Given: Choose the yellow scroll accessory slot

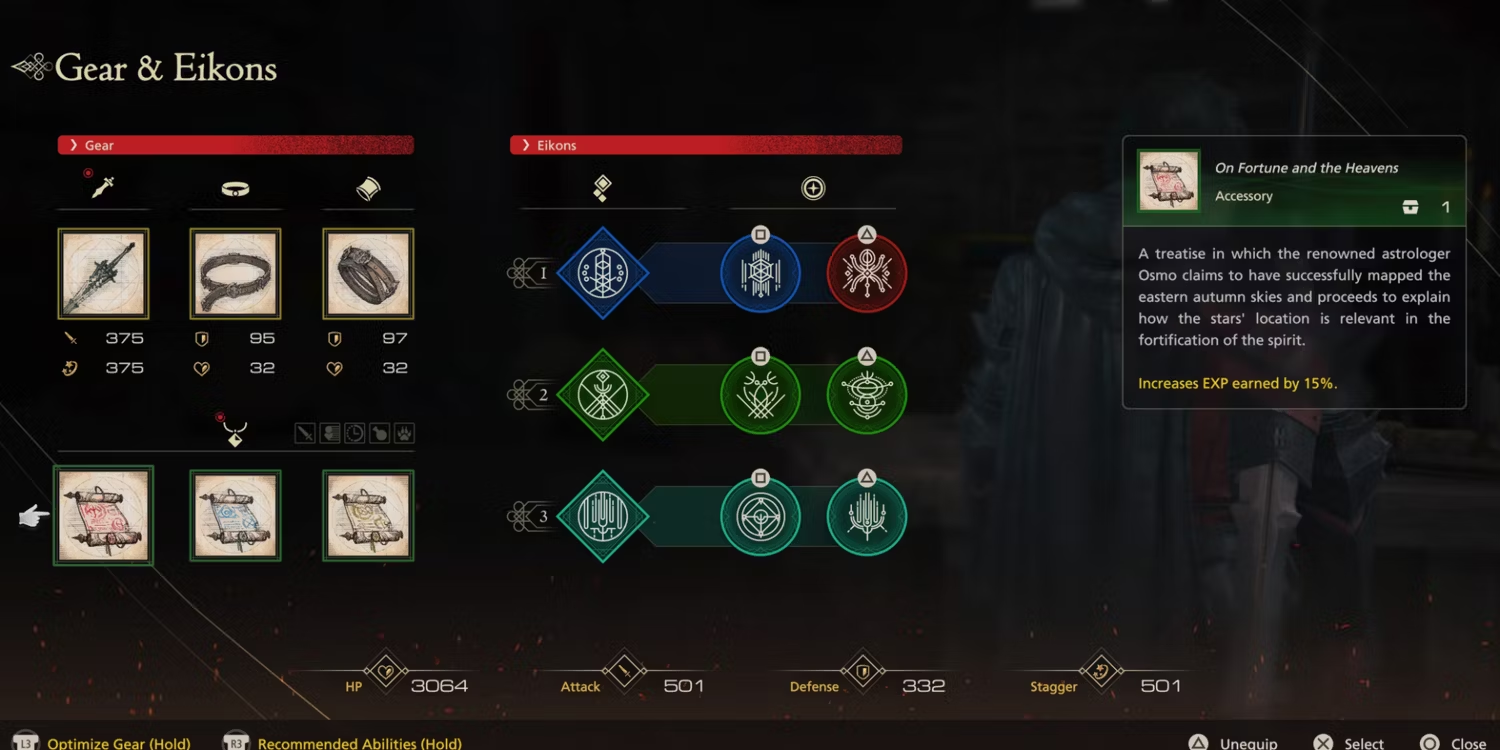Looking at the screenshot, I should coord(368,516).
